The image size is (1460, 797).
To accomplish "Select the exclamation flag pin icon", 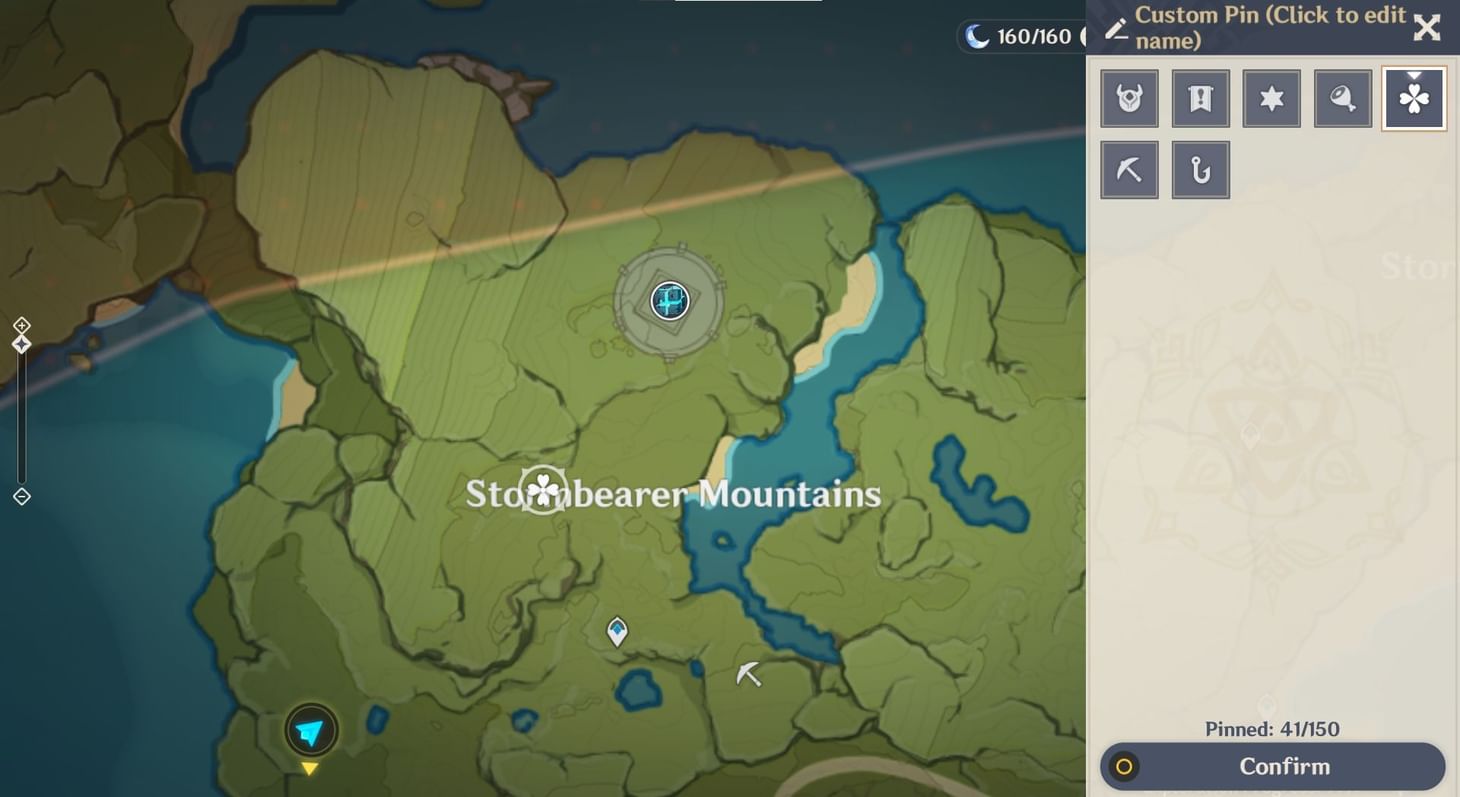I will point(1200,98).
